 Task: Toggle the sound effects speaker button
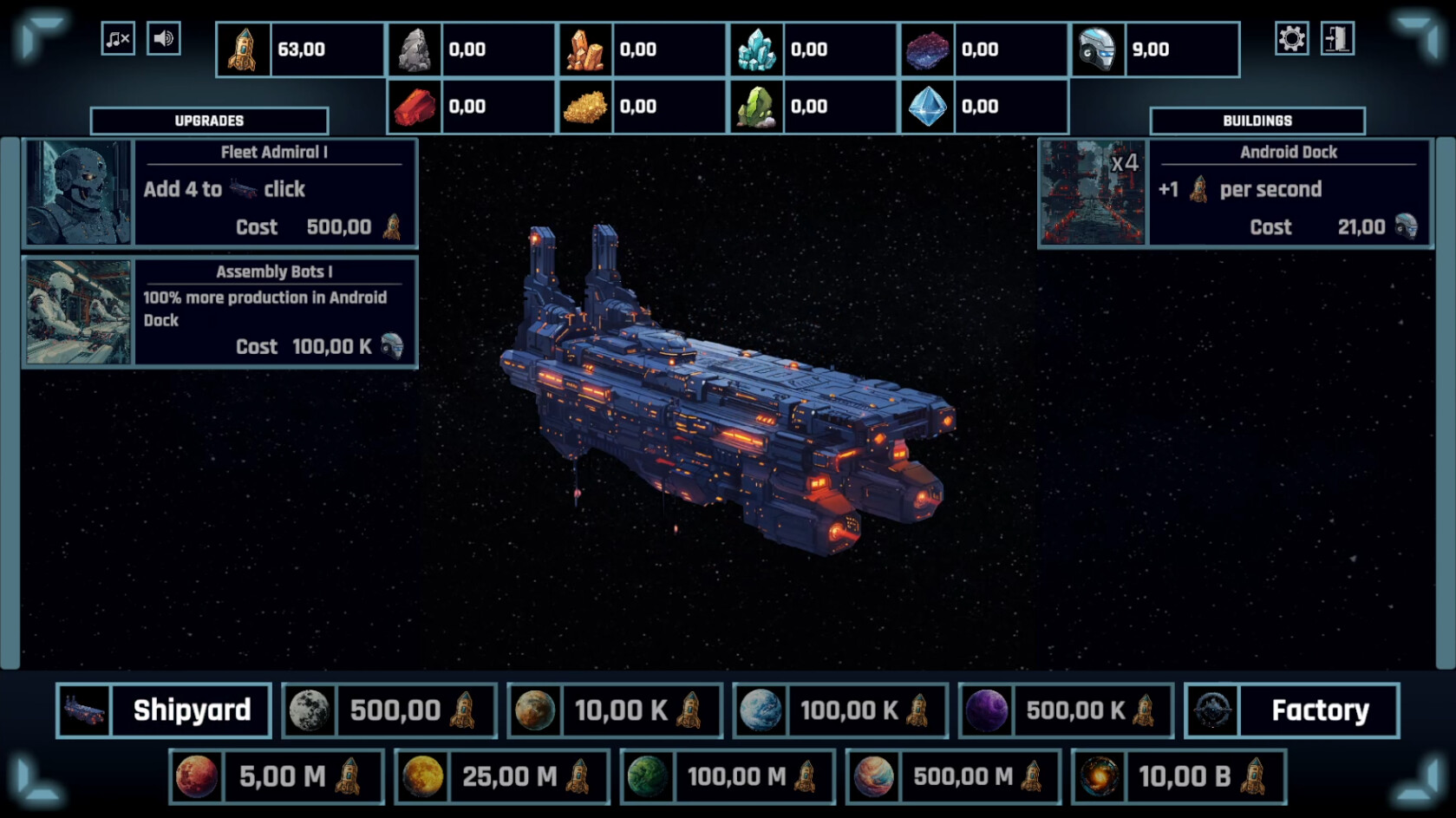pyautogui.click(x=165, y=38)
